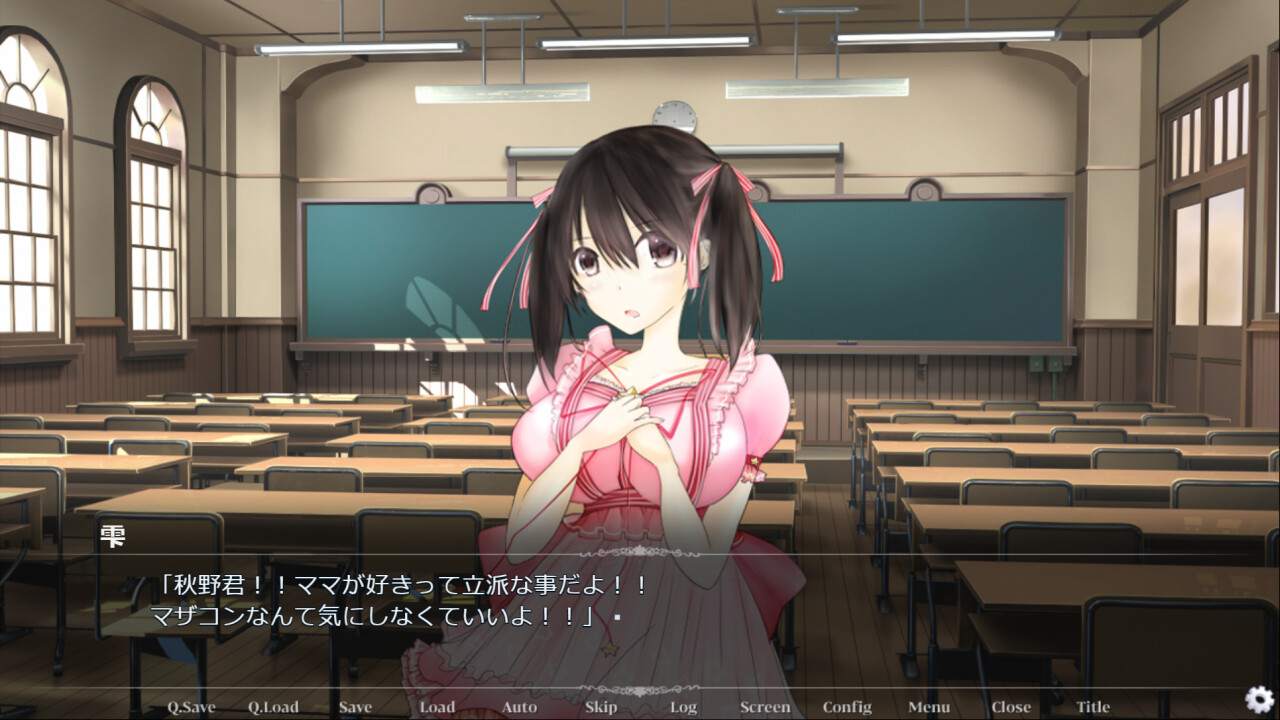Enable Auto text advance mode
This screenshot has width=1280, height=720.
(519, 707)
